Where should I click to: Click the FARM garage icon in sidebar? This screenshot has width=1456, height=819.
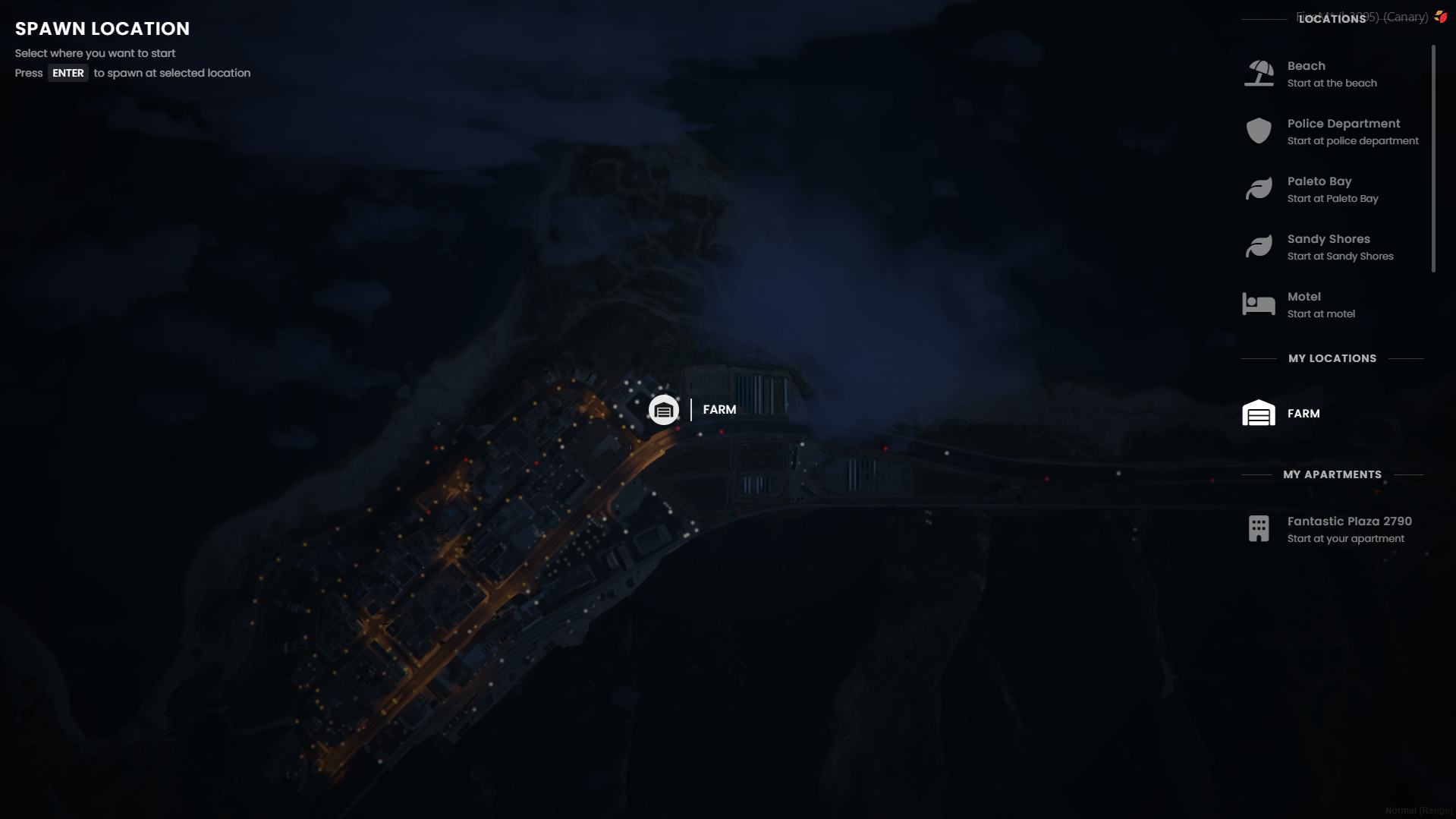pyautogui.click(x=1259, y=413)
